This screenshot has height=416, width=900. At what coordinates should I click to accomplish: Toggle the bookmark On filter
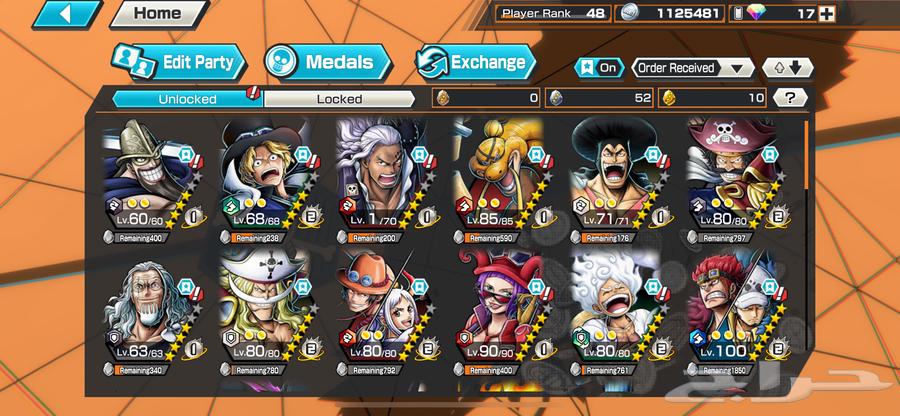[598, 68]
